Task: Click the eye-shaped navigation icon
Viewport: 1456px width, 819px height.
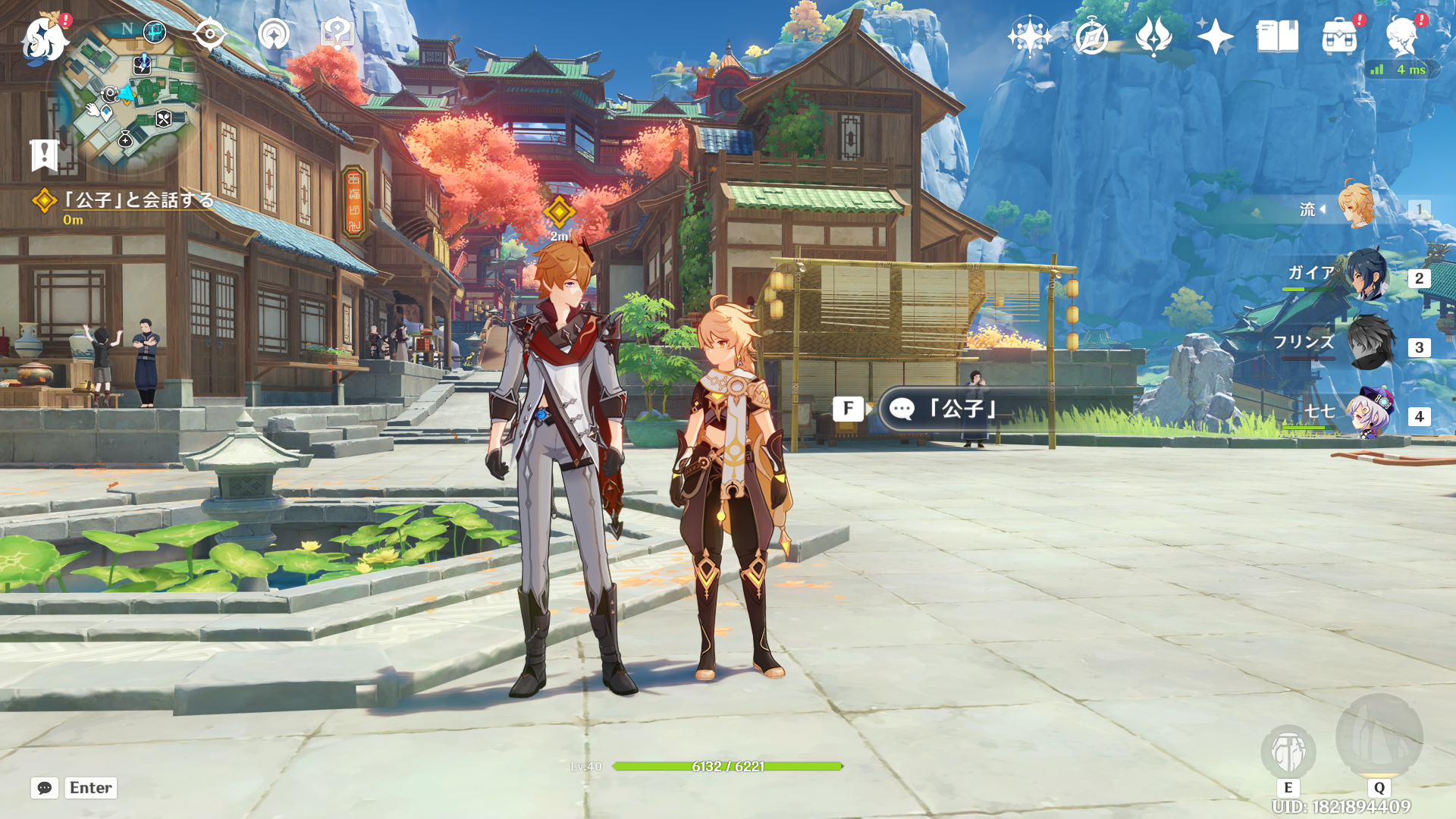Action: pyautogui.click(x=209, y=34)
